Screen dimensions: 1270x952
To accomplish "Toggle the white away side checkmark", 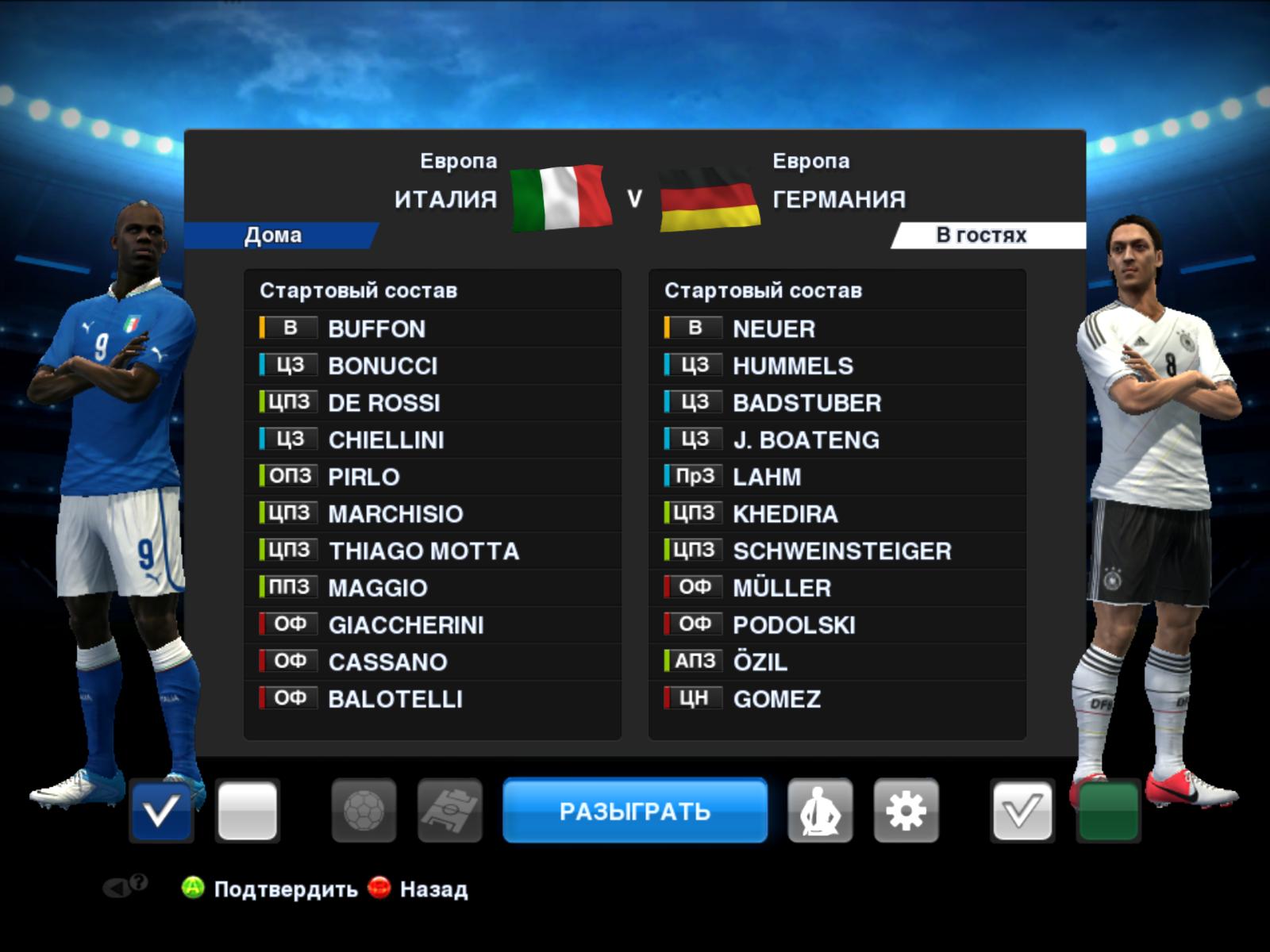I will pos(1022,811).
